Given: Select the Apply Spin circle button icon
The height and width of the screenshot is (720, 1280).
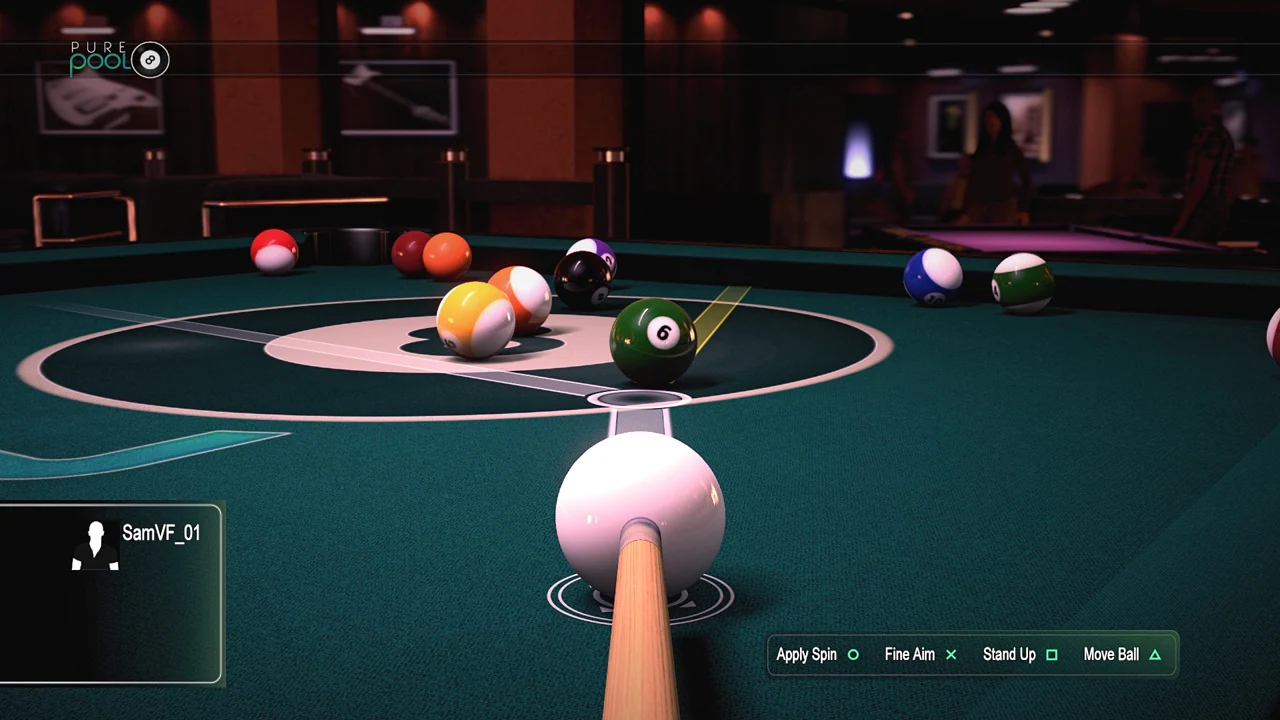Looking at the screenshot, I should tap(853, 654).
